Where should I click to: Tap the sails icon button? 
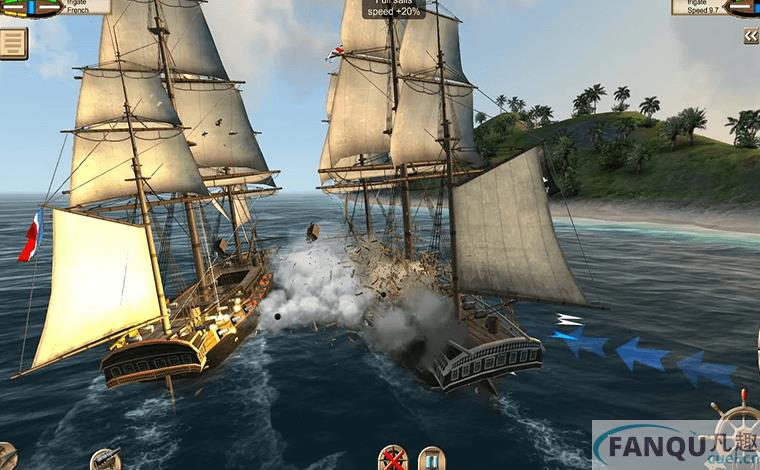[x=431, y=458]
